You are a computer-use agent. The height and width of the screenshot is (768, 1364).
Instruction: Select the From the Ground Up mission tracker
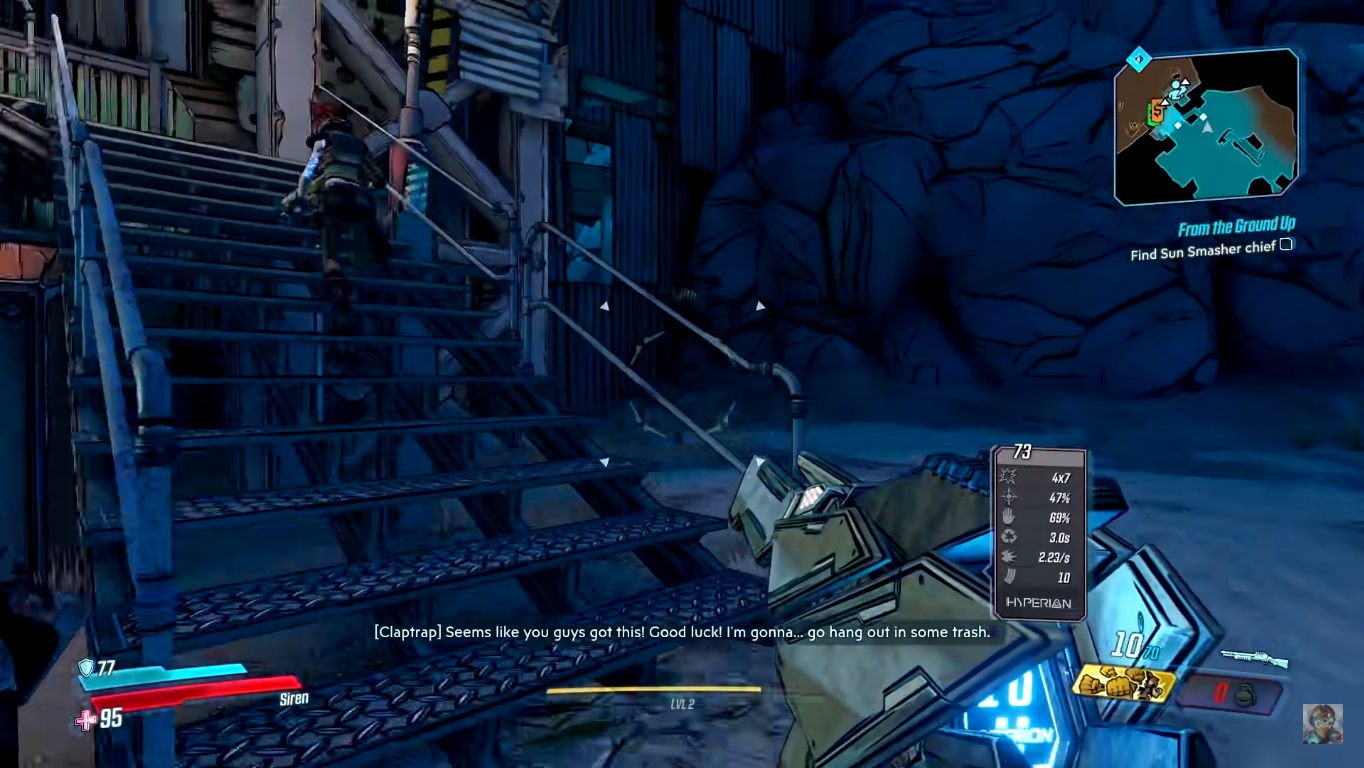pos(1235,228)
